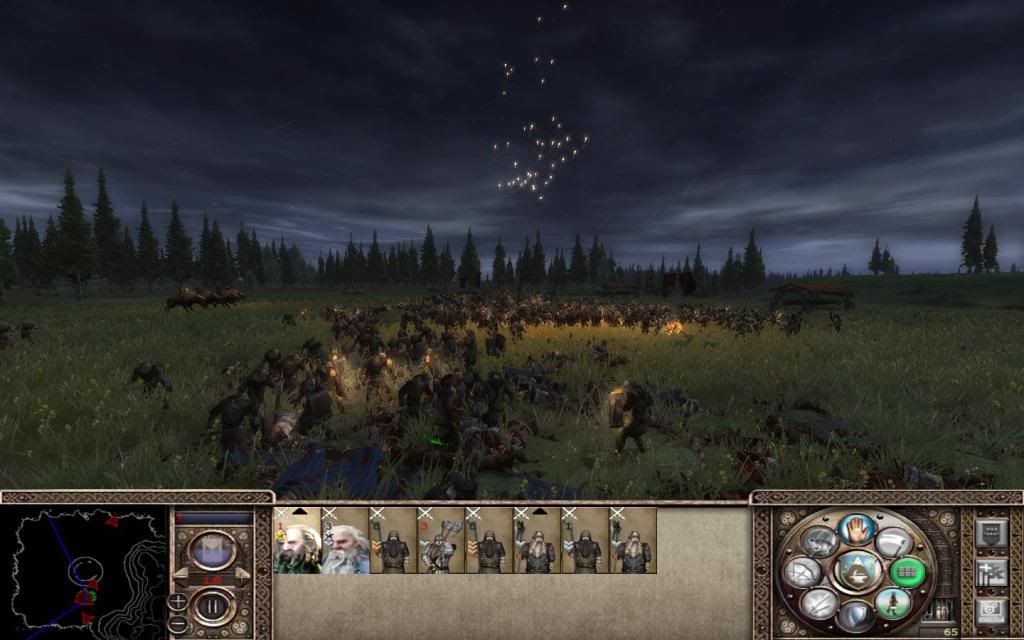Viewport: 1024px width, 640px height.
Task: Select the axe-wielding dwarf unit card
Action: 441,541
